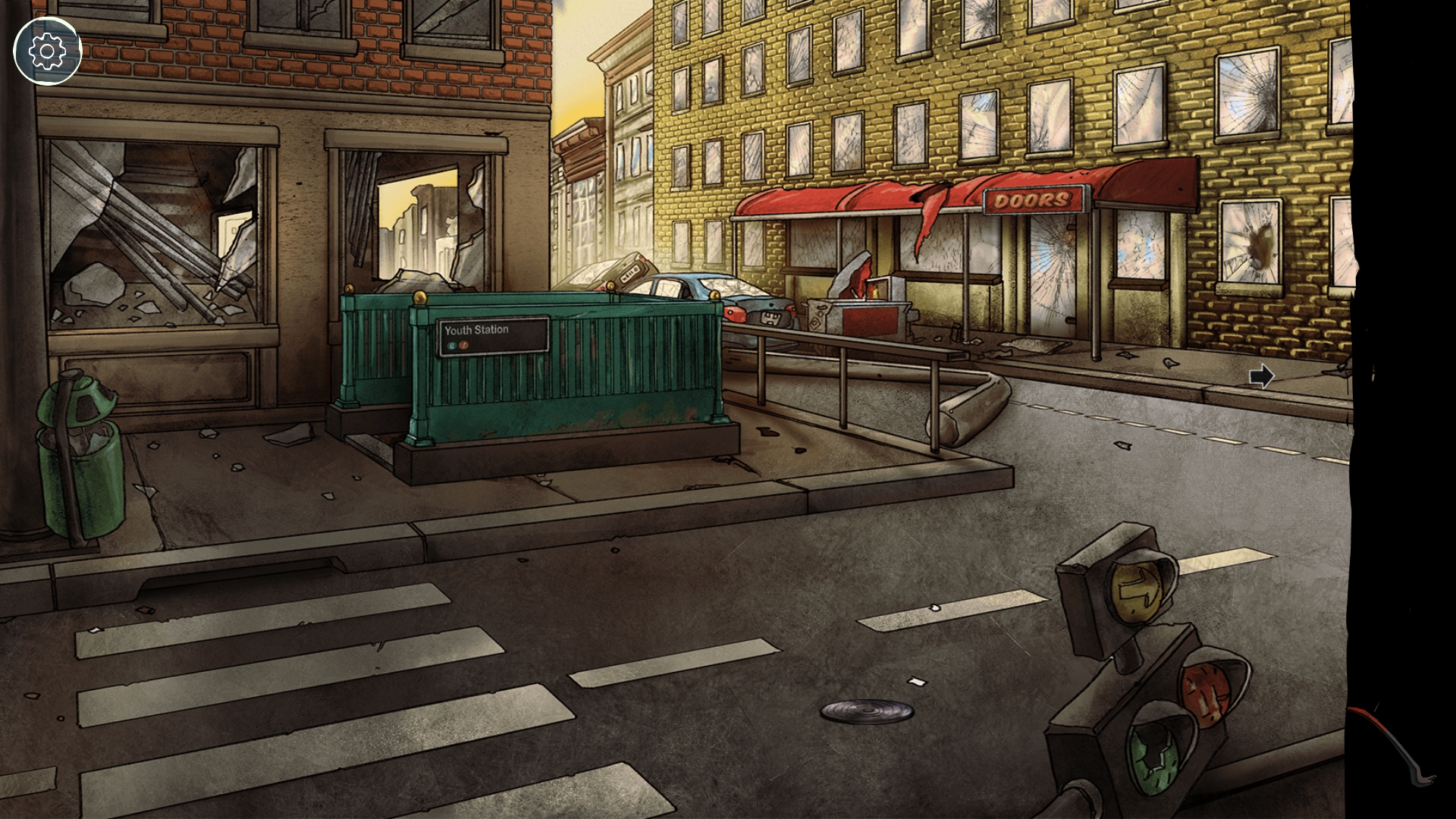Click the green subway line badge on the sign
Image resolution: width=1456 pixels, height=819 pixels.
[x=451, y=345]
